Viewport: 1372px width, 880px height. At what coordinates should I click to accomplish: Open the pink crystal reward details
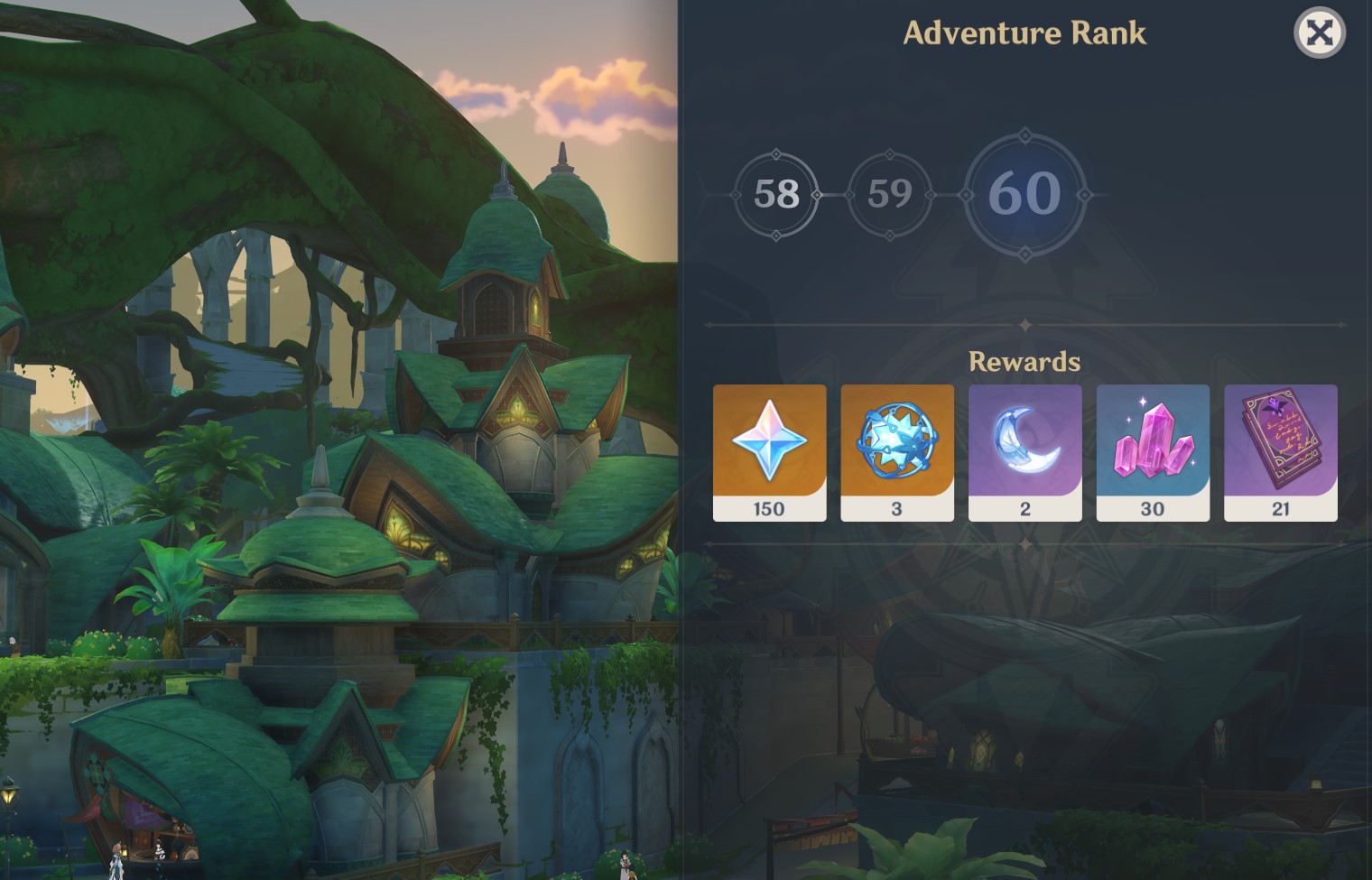[x=1153, y=452]
